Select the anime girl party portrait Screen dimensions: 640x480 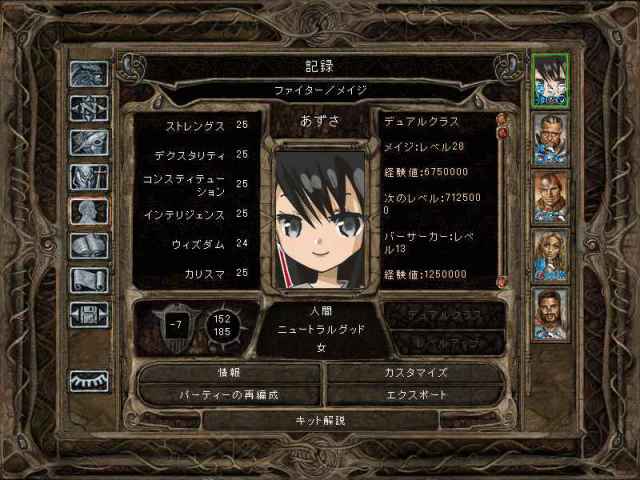[550, 79]
